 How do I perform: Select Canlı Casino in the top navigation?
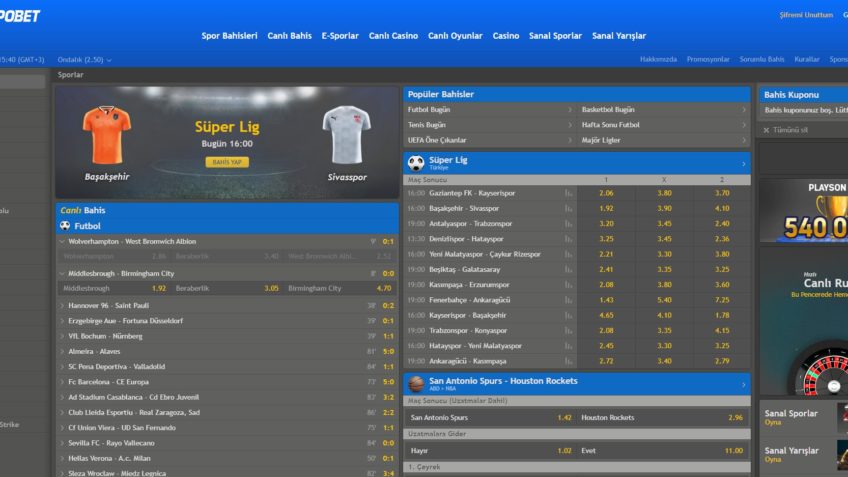pyautogui.click(x=393, y=36)
